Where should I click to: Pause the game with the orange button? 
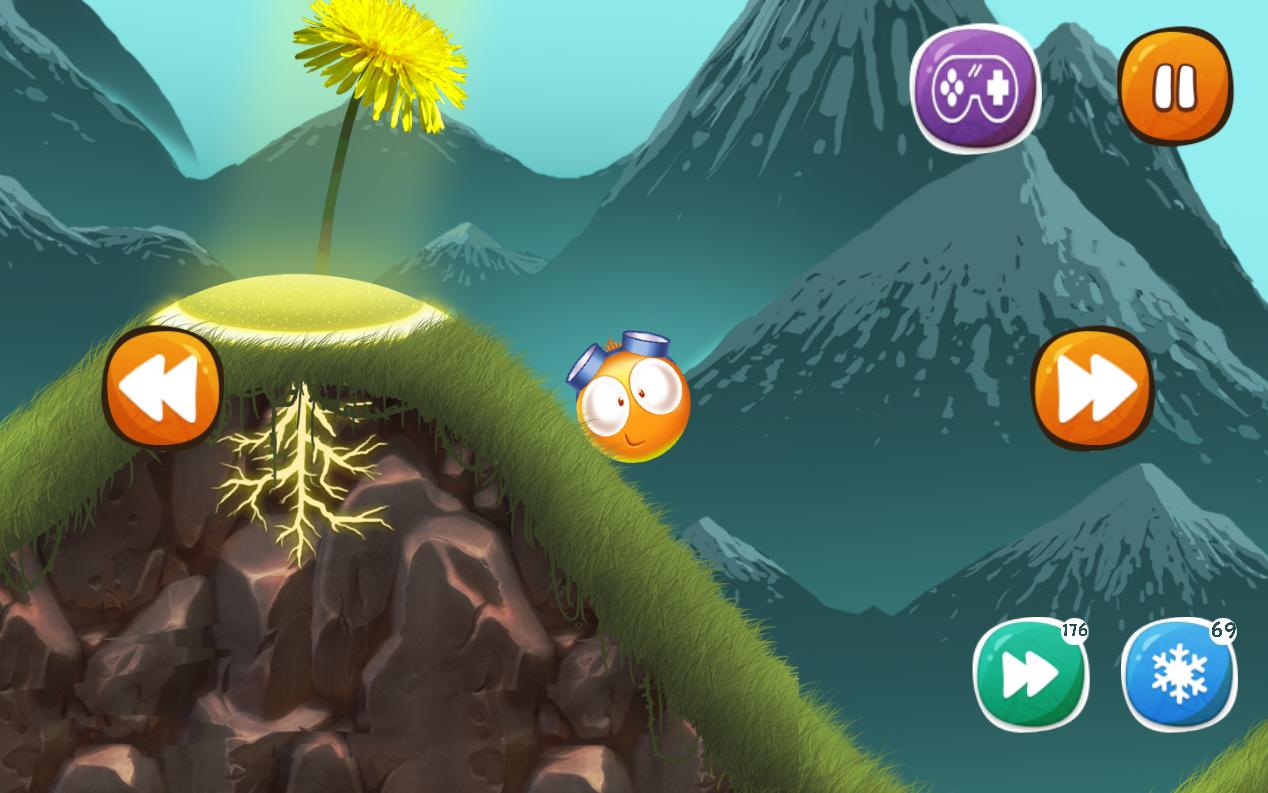coord(1175,87)
